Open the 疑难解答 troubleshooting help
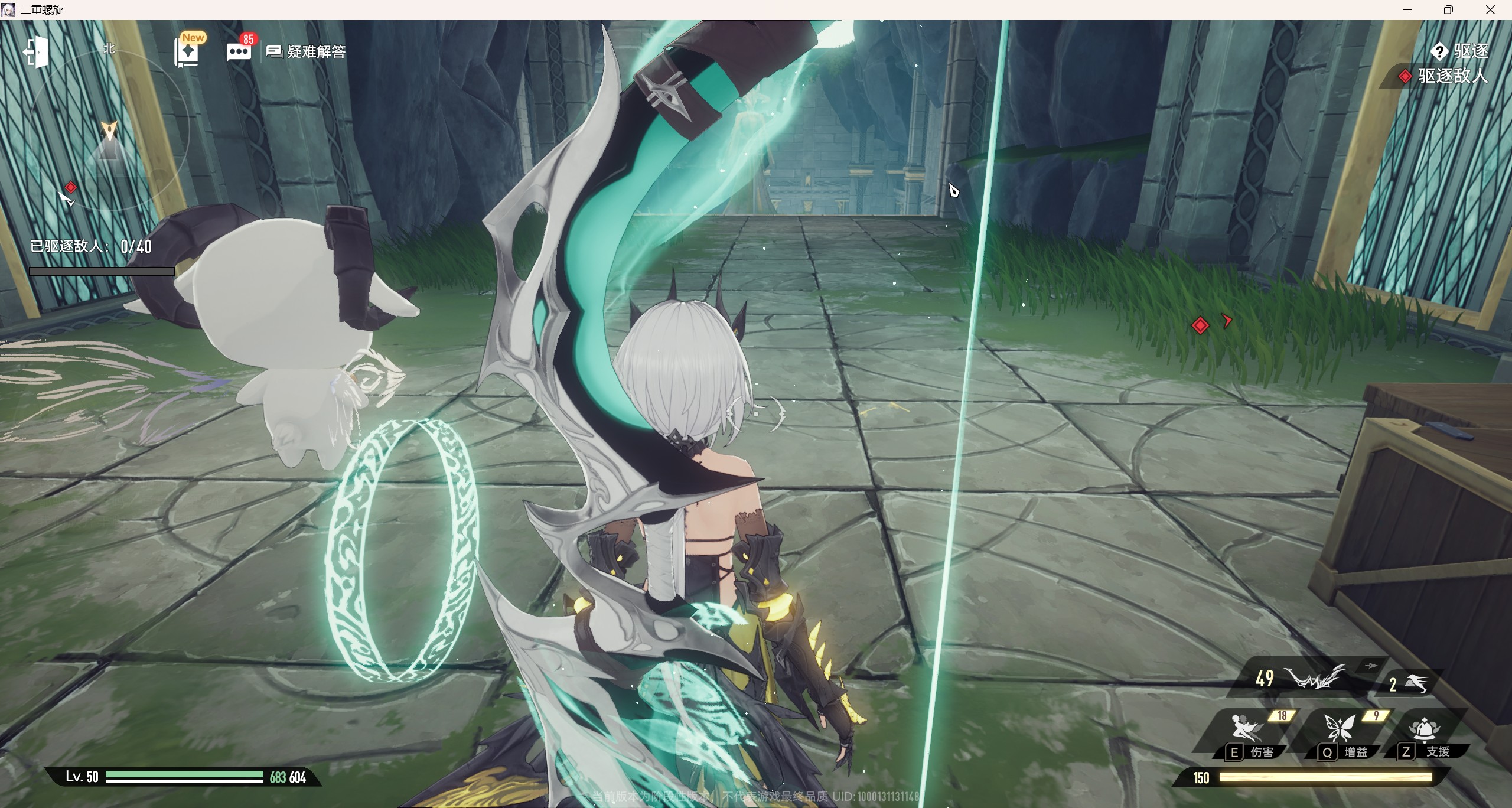This screenshot has height=808, width=1512. click(x=306, y=52)
